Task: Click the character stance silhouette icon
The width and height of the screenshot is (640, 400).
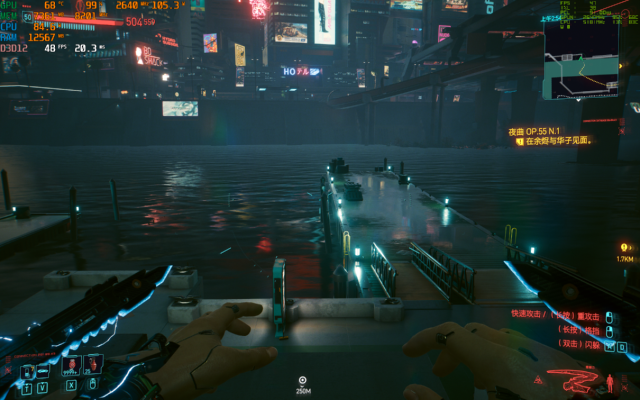Action: [610, 382]
